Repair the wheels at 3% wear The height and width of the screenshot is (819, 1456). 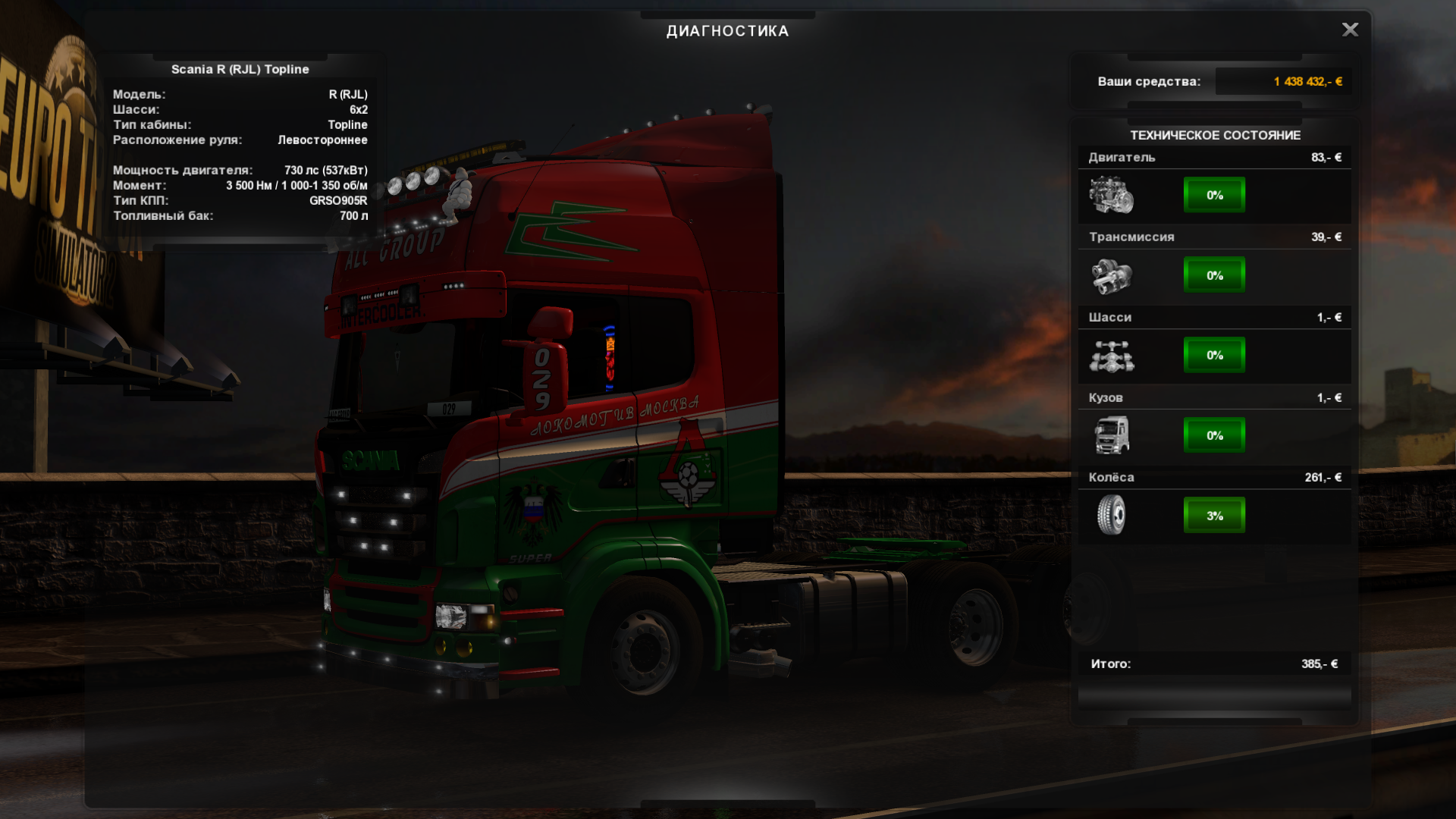coord(1214,516)
